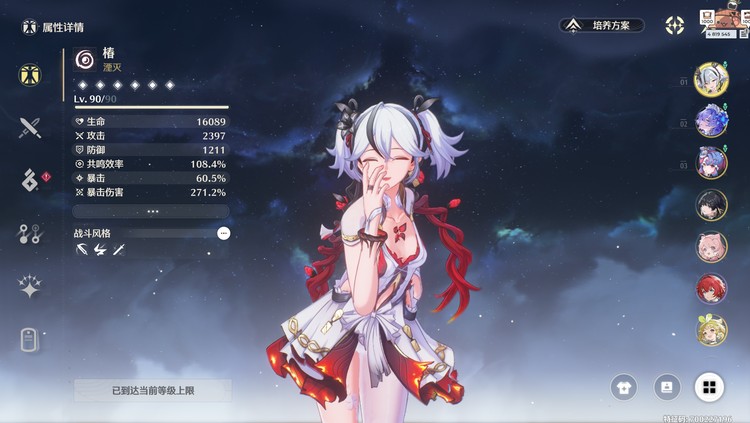Open the 培养方案 cultivation plan
The image size is (750, 423).
[600, 25]
